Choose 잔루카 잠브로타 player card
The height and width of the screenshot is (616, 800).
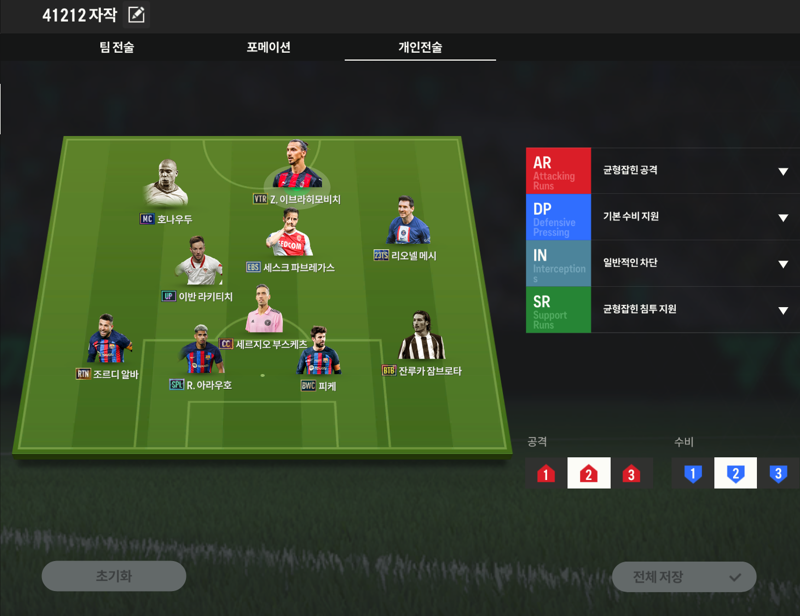[422, 338]
